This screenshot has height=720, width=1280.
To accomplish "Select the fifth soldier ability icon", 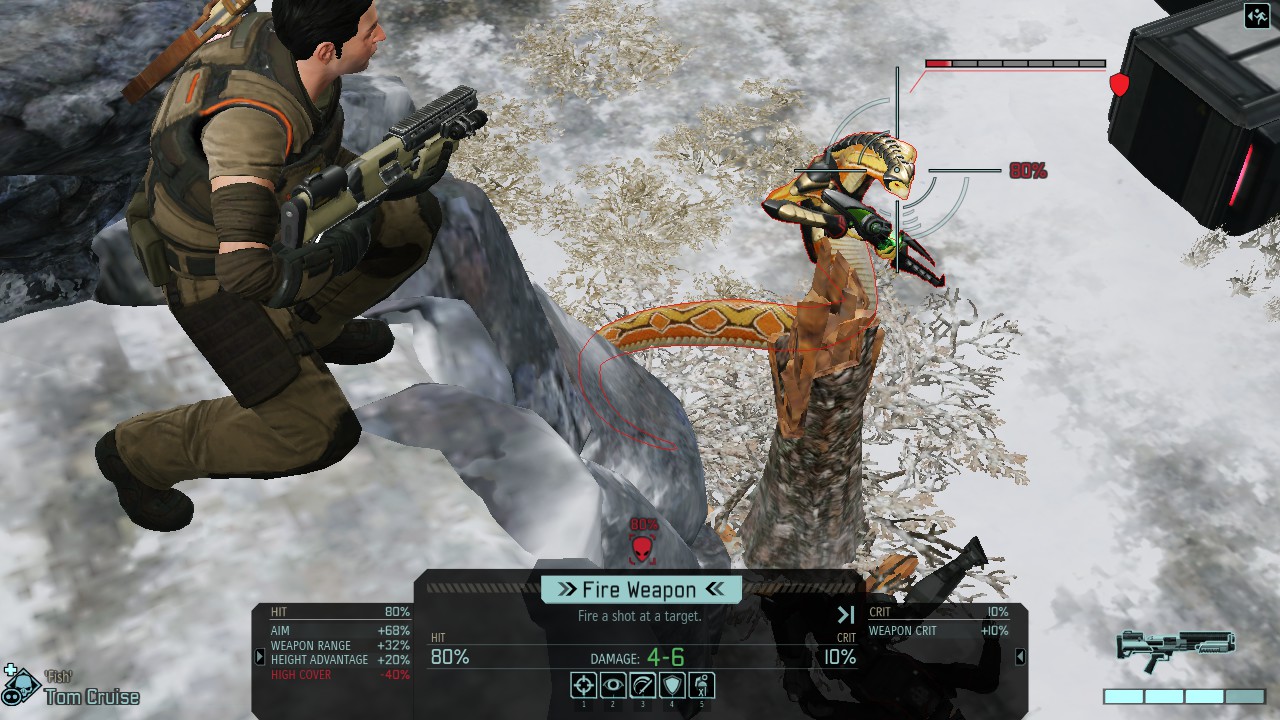I will point(701,685).
